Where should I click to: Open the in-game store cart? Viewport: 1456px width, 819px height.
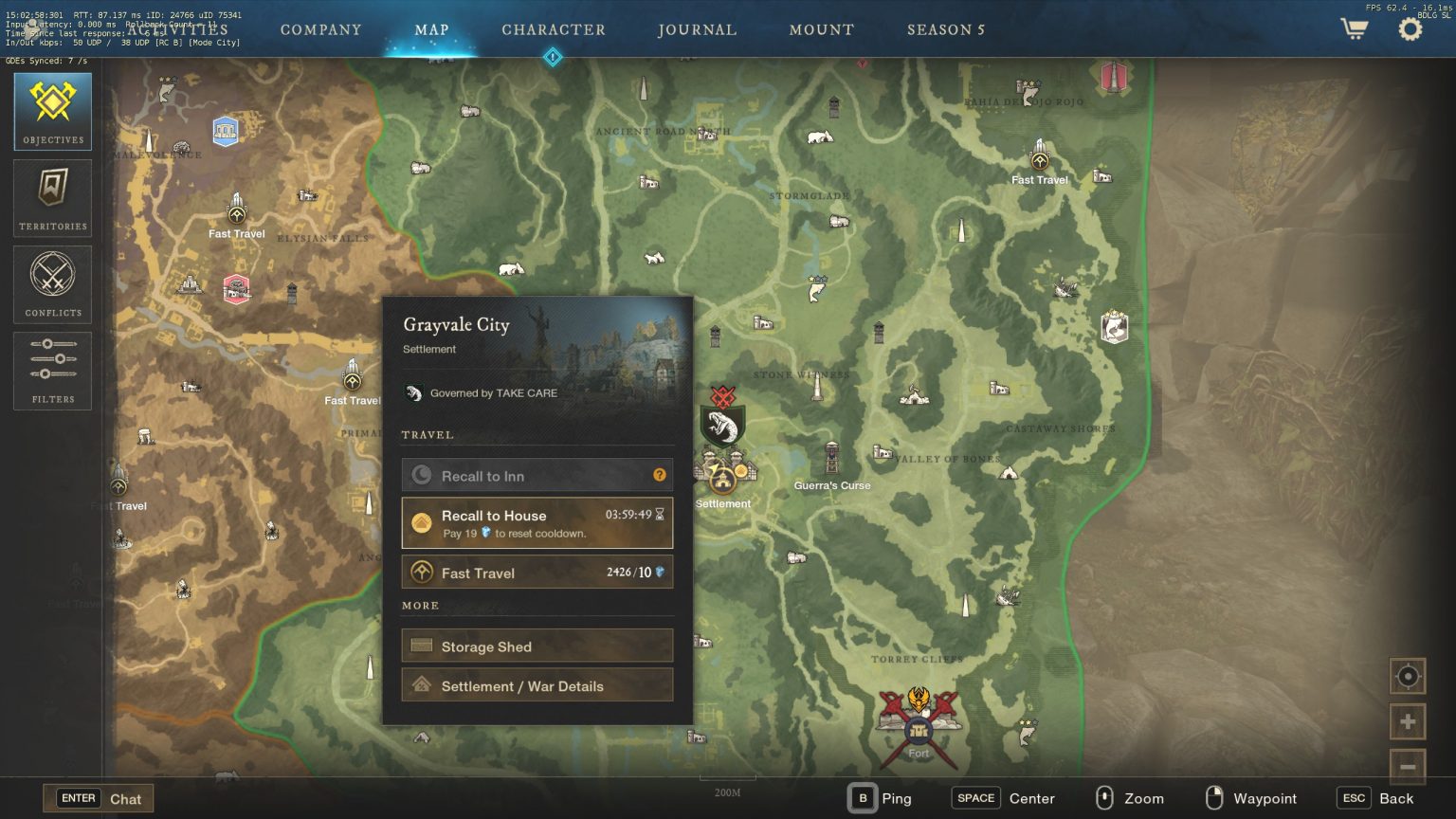pyautogui.click(x=1354, y=28)
